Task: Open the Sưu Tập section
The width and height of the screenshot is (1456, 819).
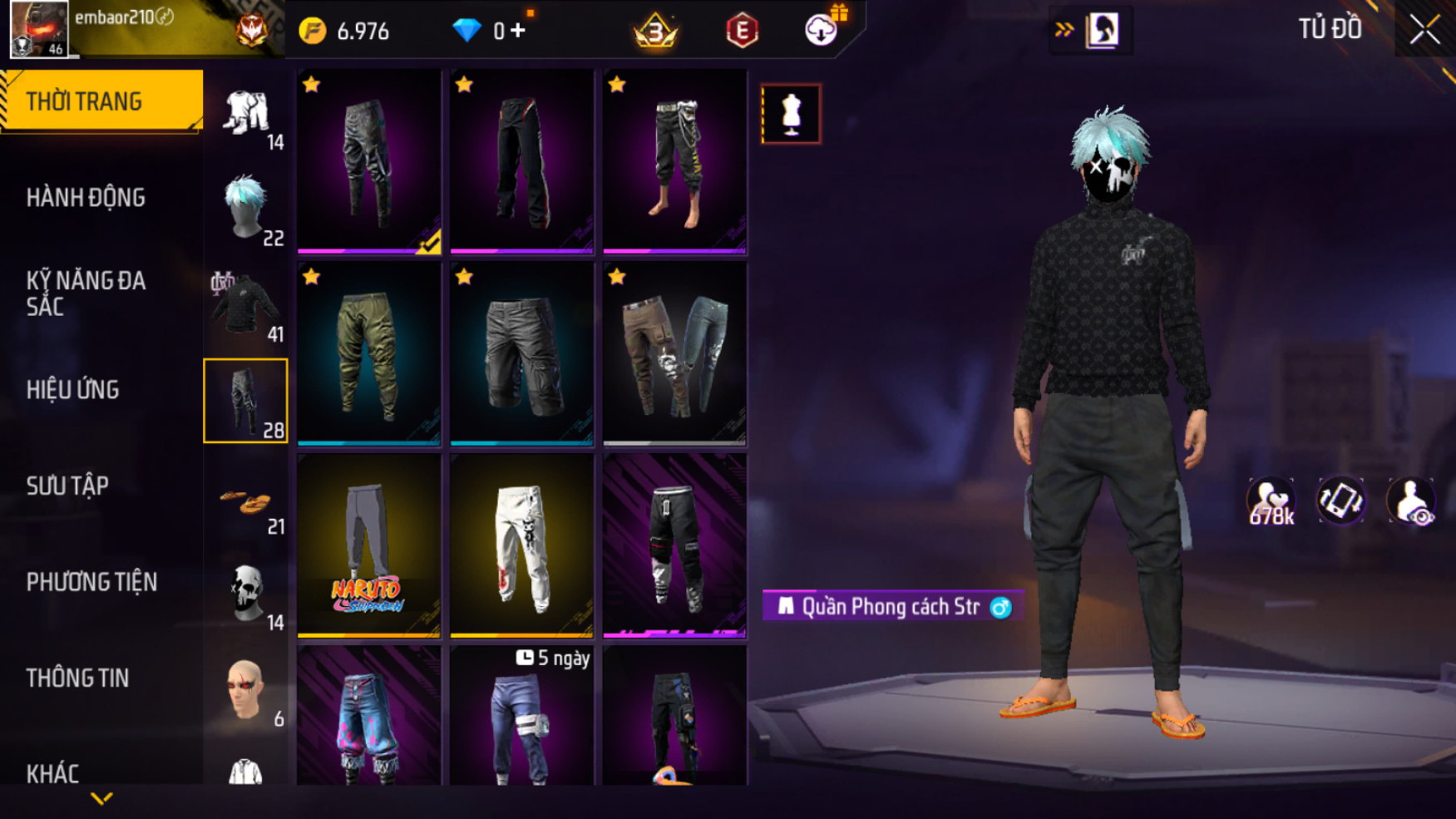Action: [x=67, y=486]
